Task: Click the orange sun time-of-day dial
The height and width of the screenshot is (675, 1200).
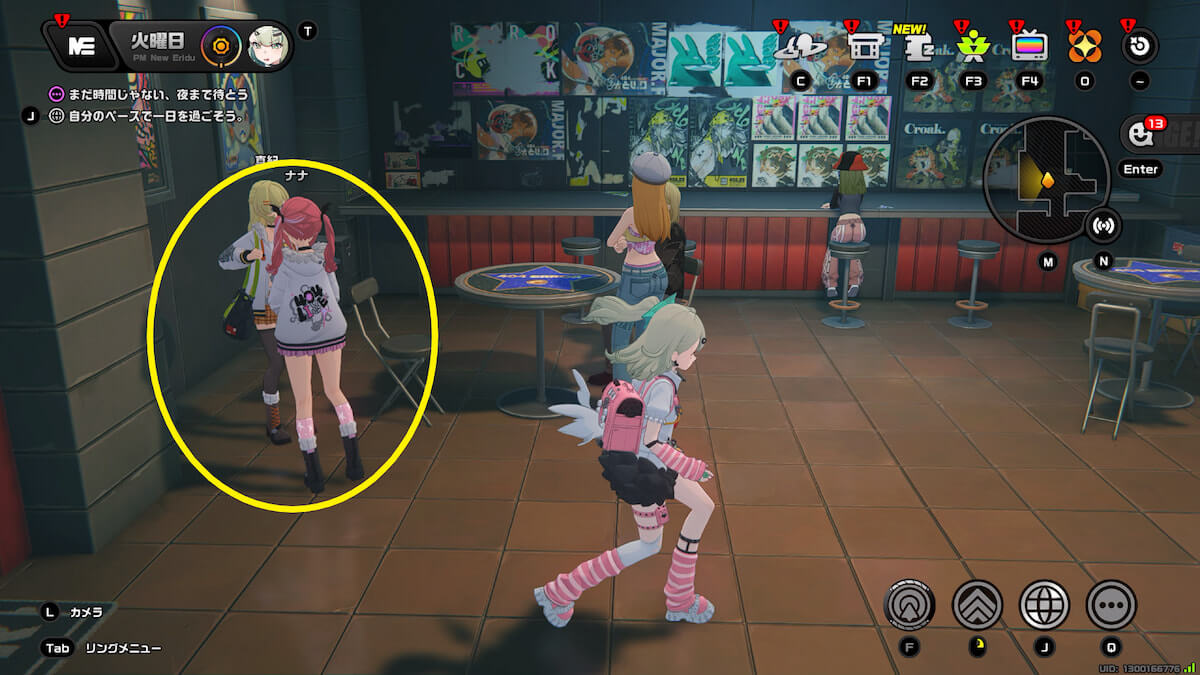Action: click(219, 46)
